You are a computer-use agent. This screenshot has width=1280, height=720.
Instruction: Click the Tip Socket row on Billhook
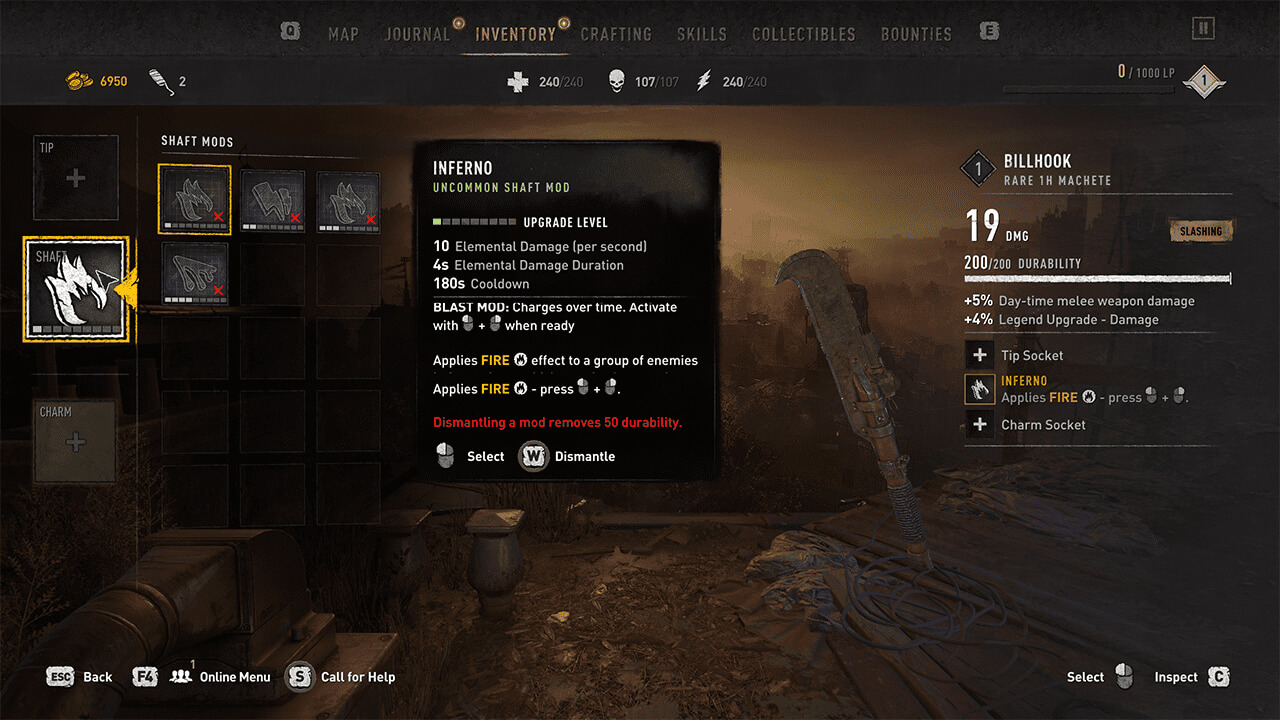click(1032, 355)
